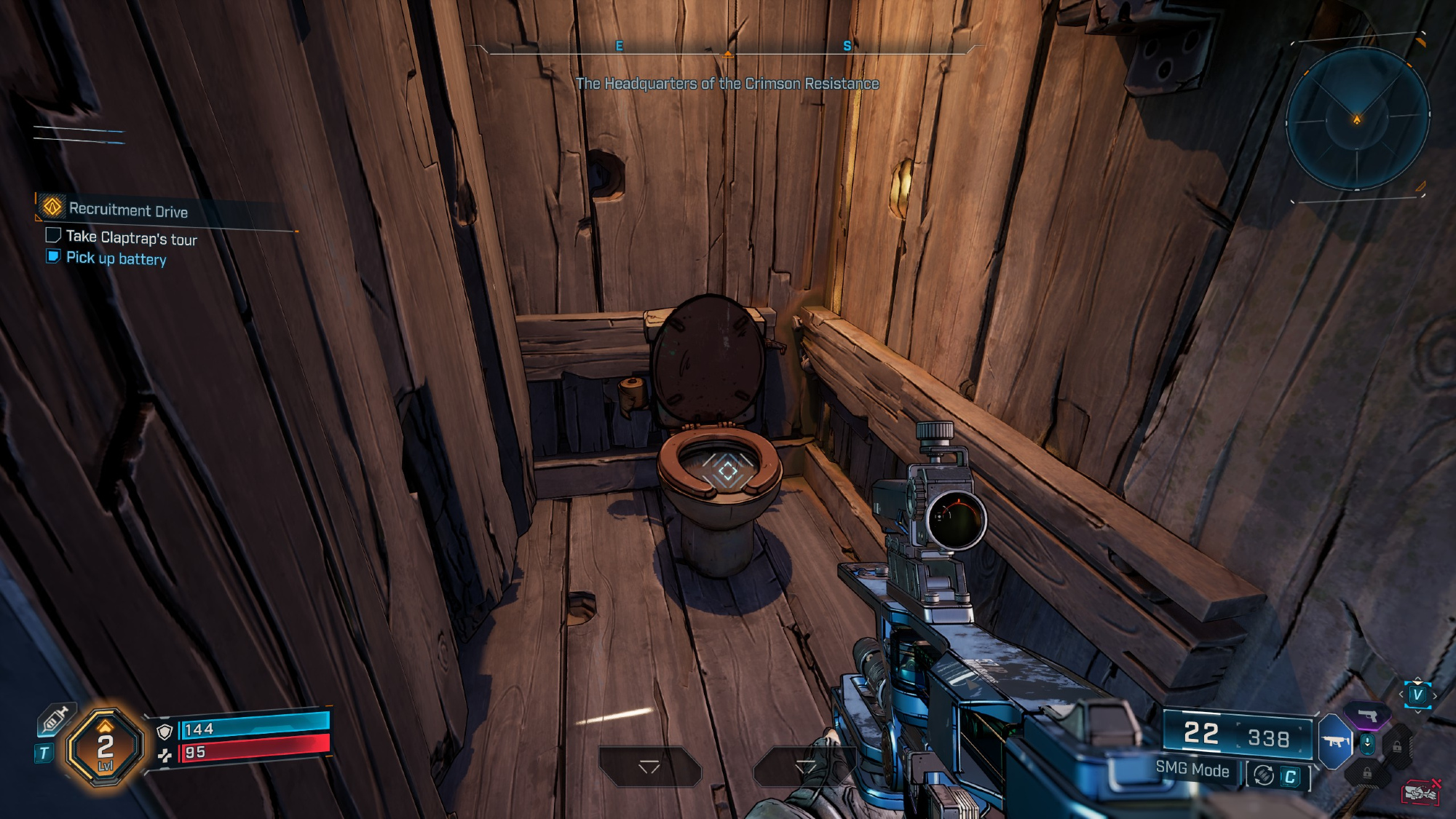Click the red crossed-out status icon

(1421, 792)
